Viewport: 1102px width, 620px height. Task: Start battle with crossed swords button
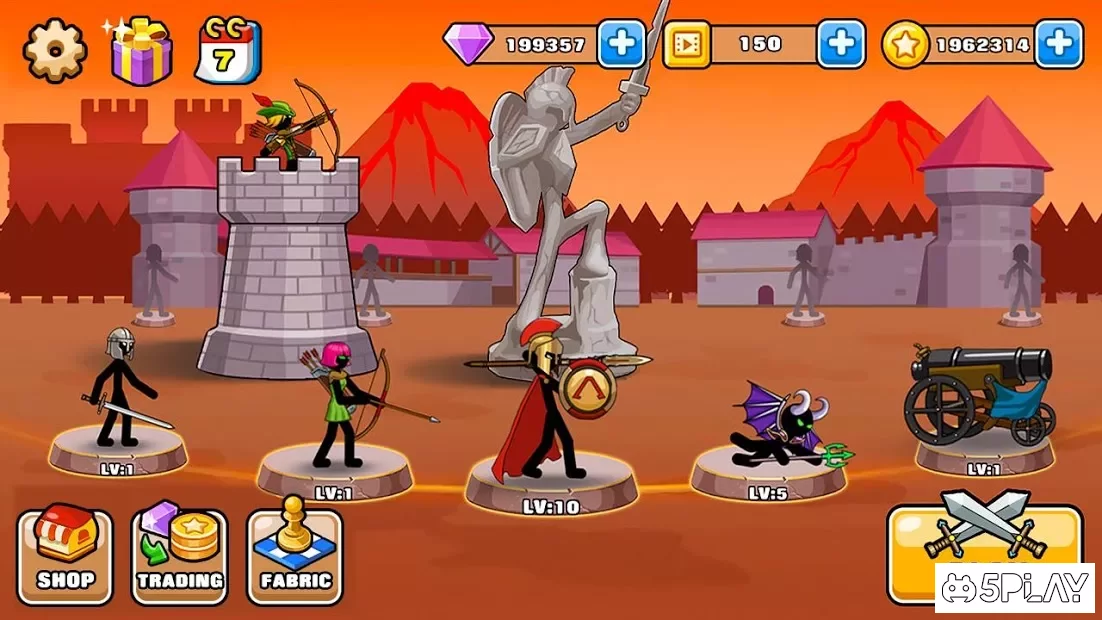(x=985, y=540)
